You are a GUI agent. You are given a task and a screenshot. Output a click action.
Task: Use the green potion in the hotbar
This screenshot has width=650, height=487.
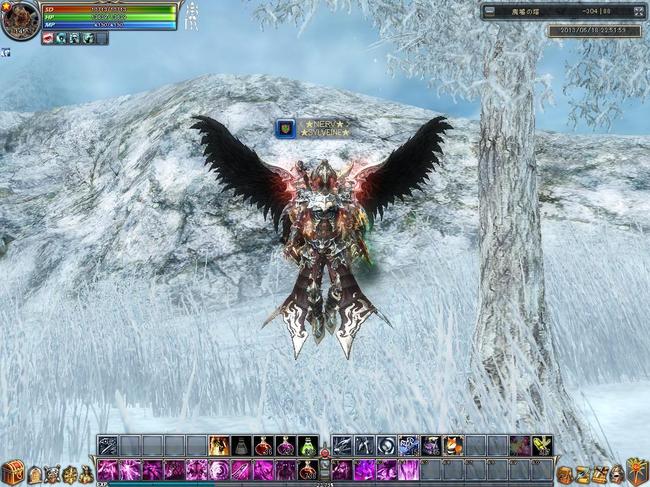(307, 446)
